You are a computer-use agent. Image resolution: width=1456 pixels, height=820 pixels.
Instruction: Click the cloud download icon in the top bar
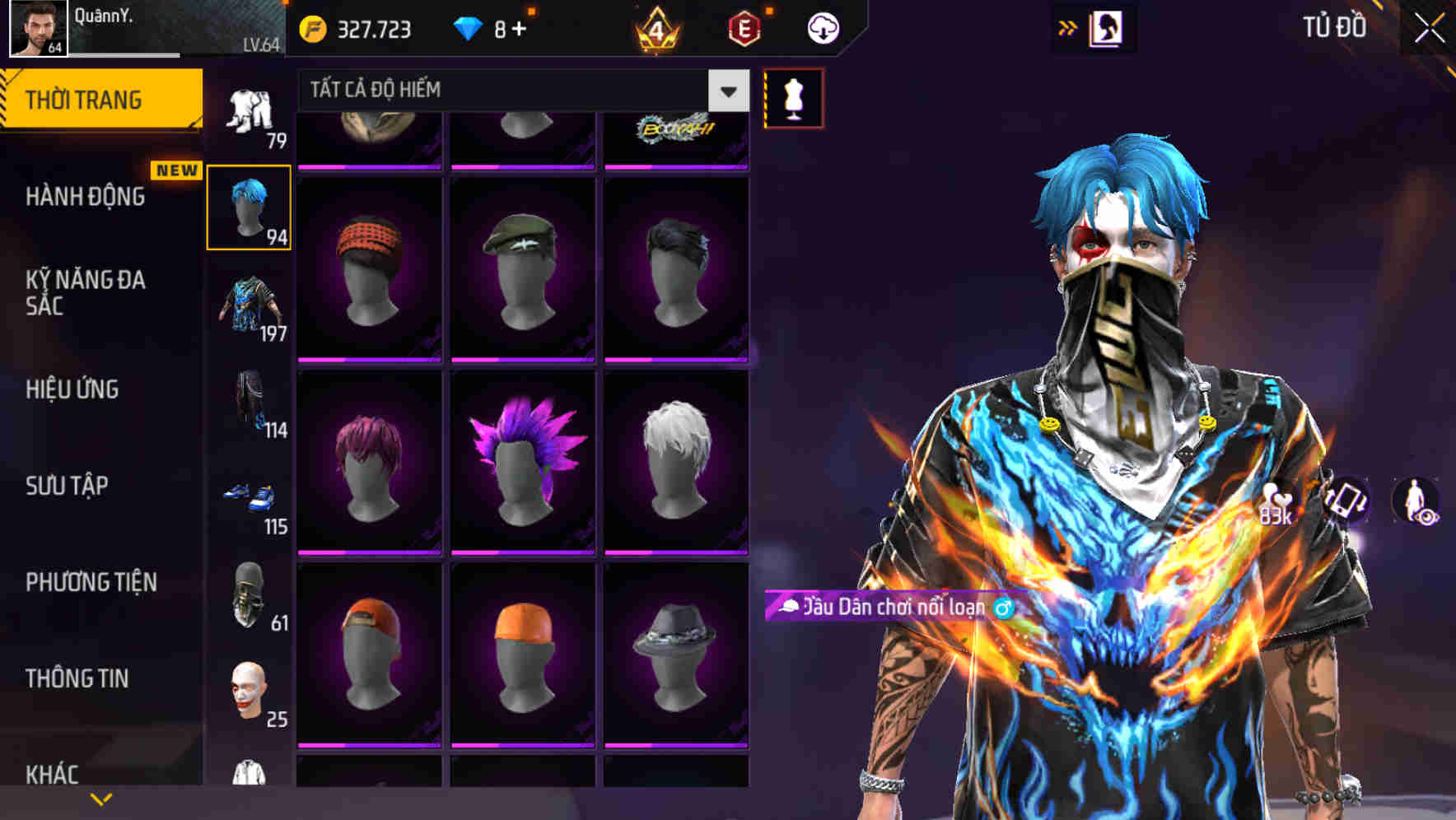tap(822, 27)
